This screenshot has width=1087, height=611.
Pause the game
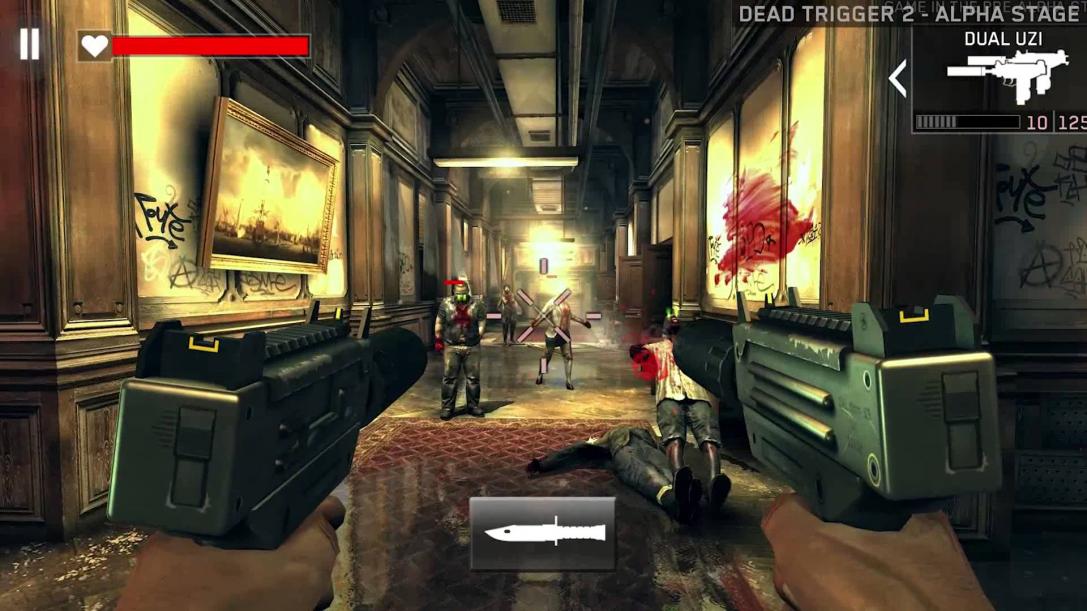tap(30, 44)
